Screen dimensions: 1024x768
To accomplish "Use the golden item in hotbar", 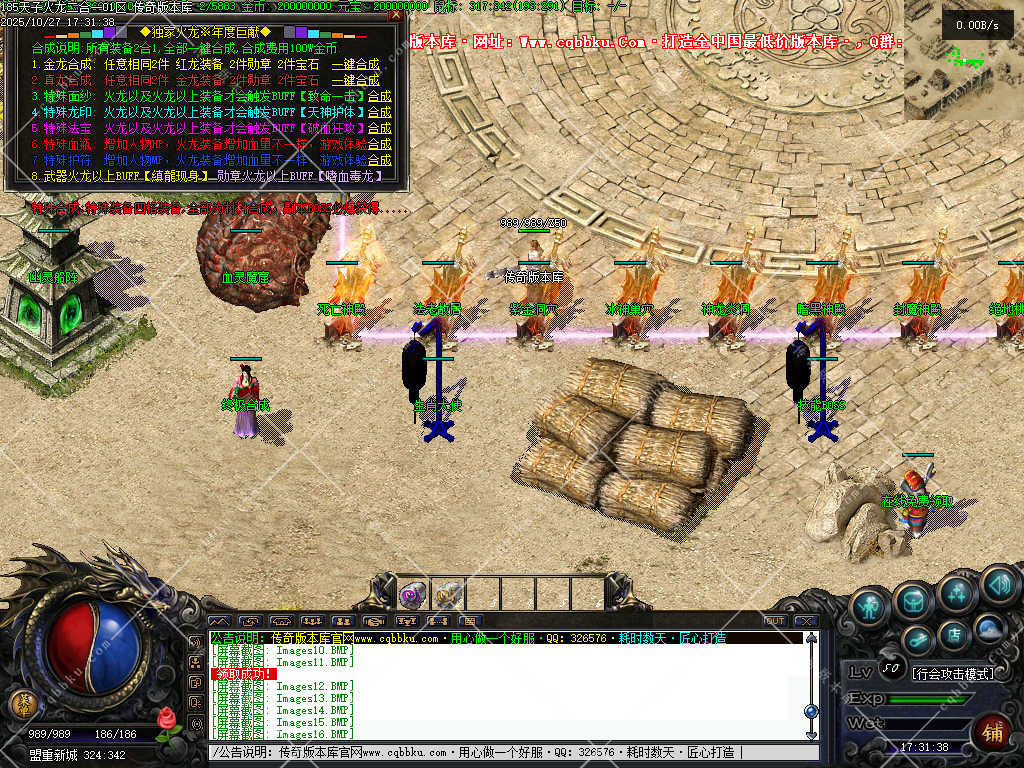I will [446, 595].
